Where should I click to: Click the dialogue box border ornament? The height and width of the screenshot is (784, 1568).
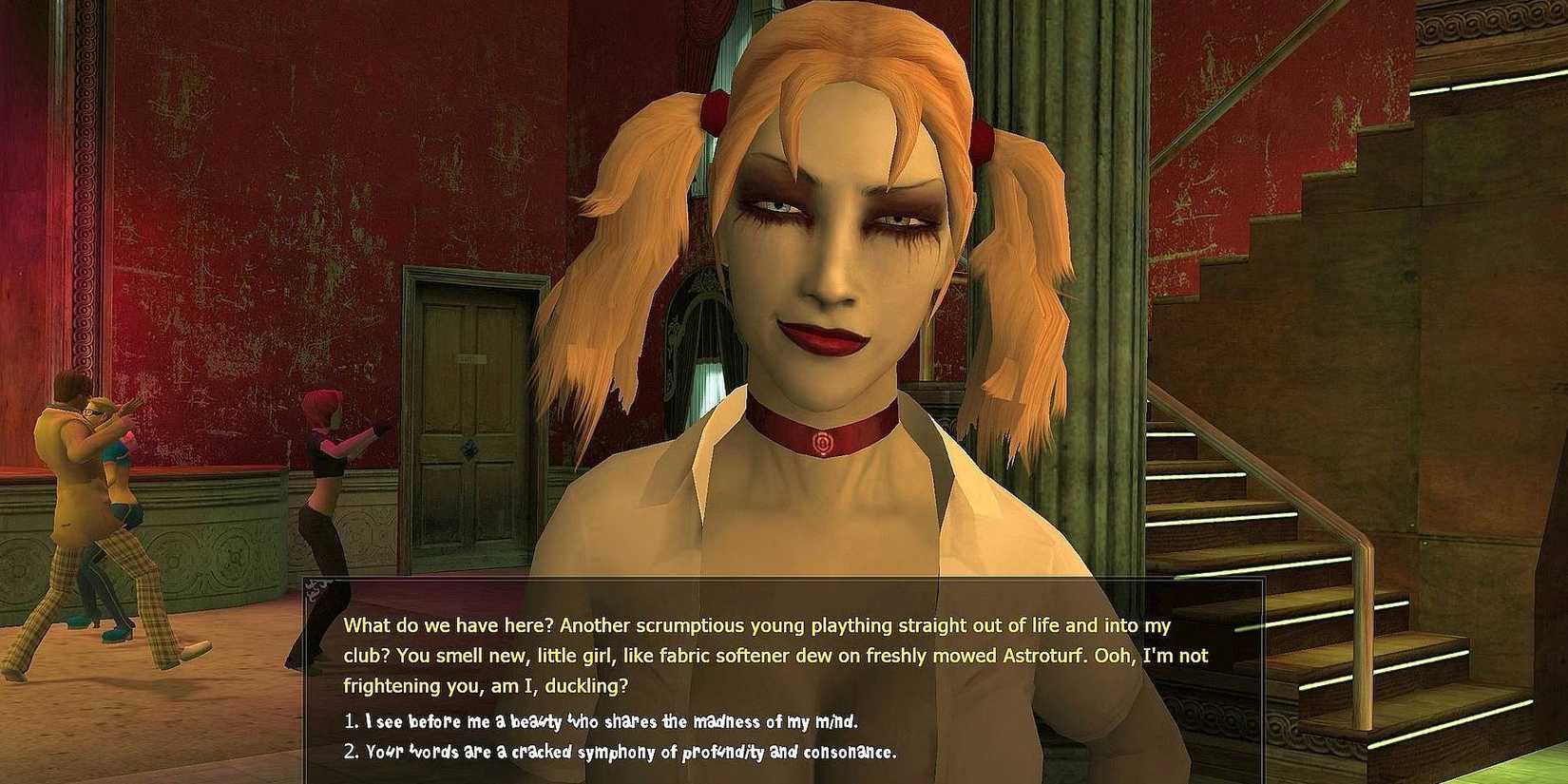(x=314, y=591)
